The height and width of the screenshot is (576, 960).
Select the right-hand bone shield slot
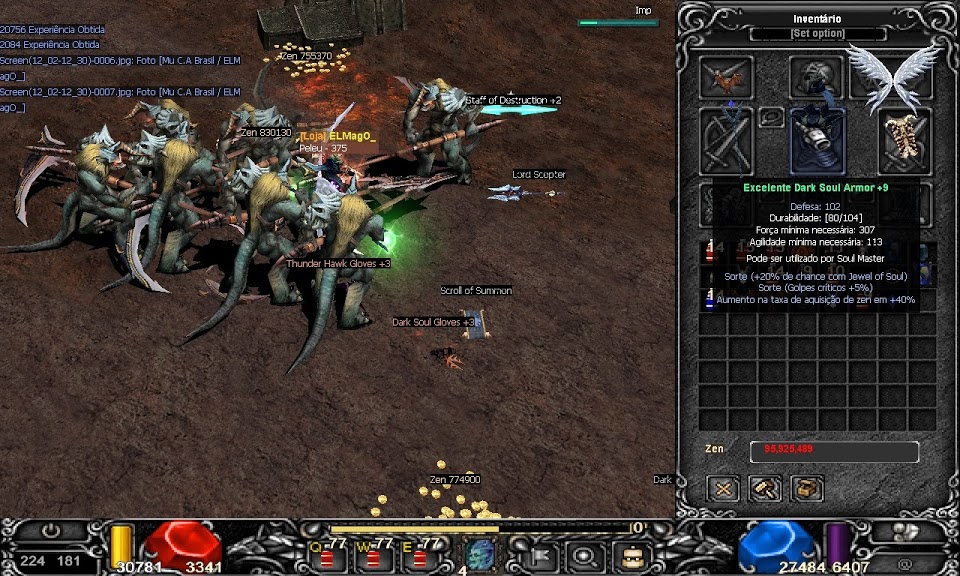(906, 140)
